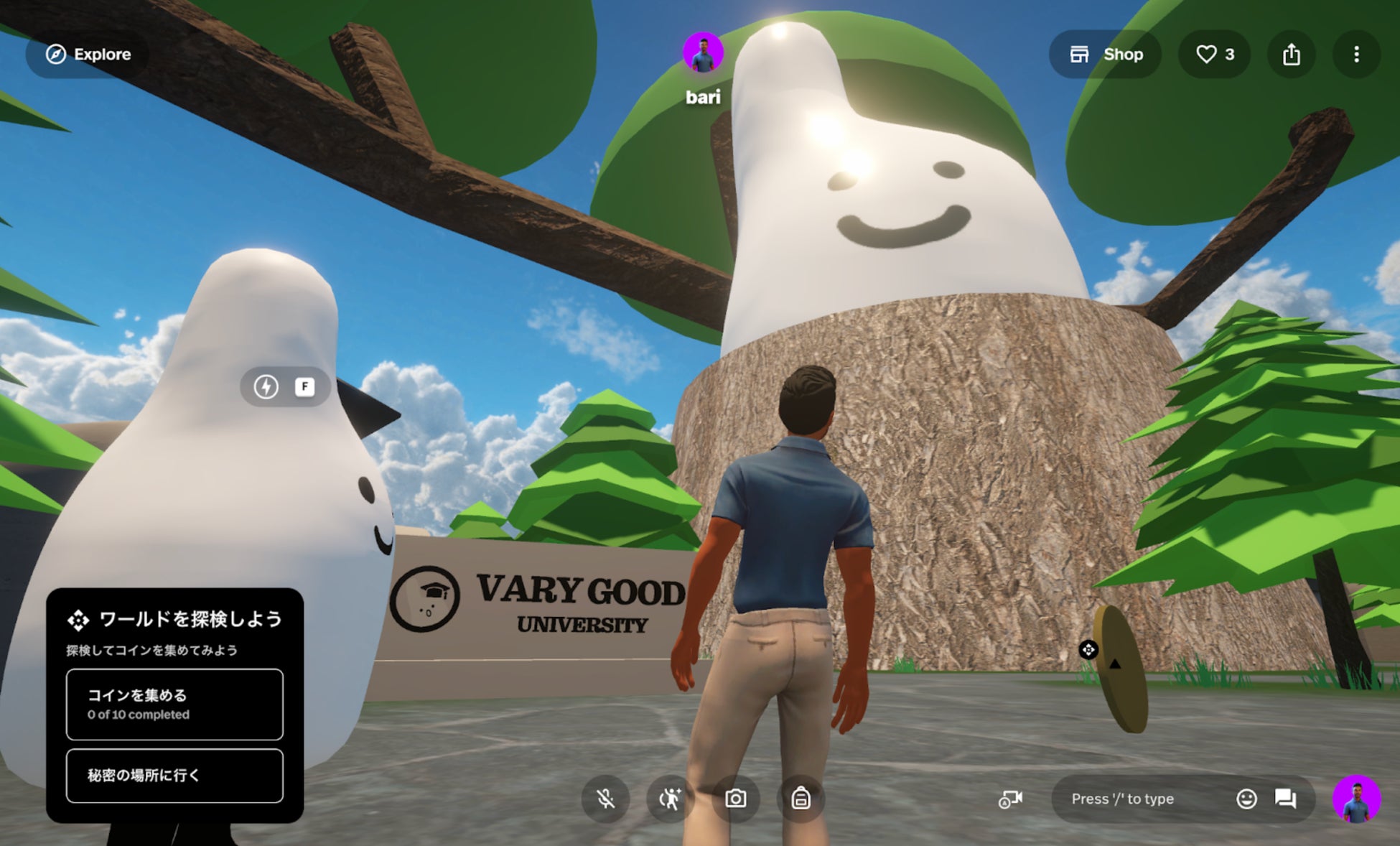
Task: Click bari's avatar badge at the top
Action: 702,53
